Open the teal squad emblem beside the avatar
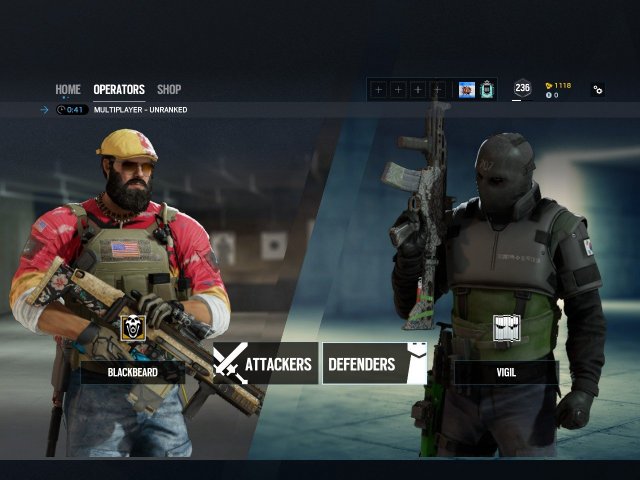Screen dimensions: 640x480 pyautogui.click(x=487, y=90)
